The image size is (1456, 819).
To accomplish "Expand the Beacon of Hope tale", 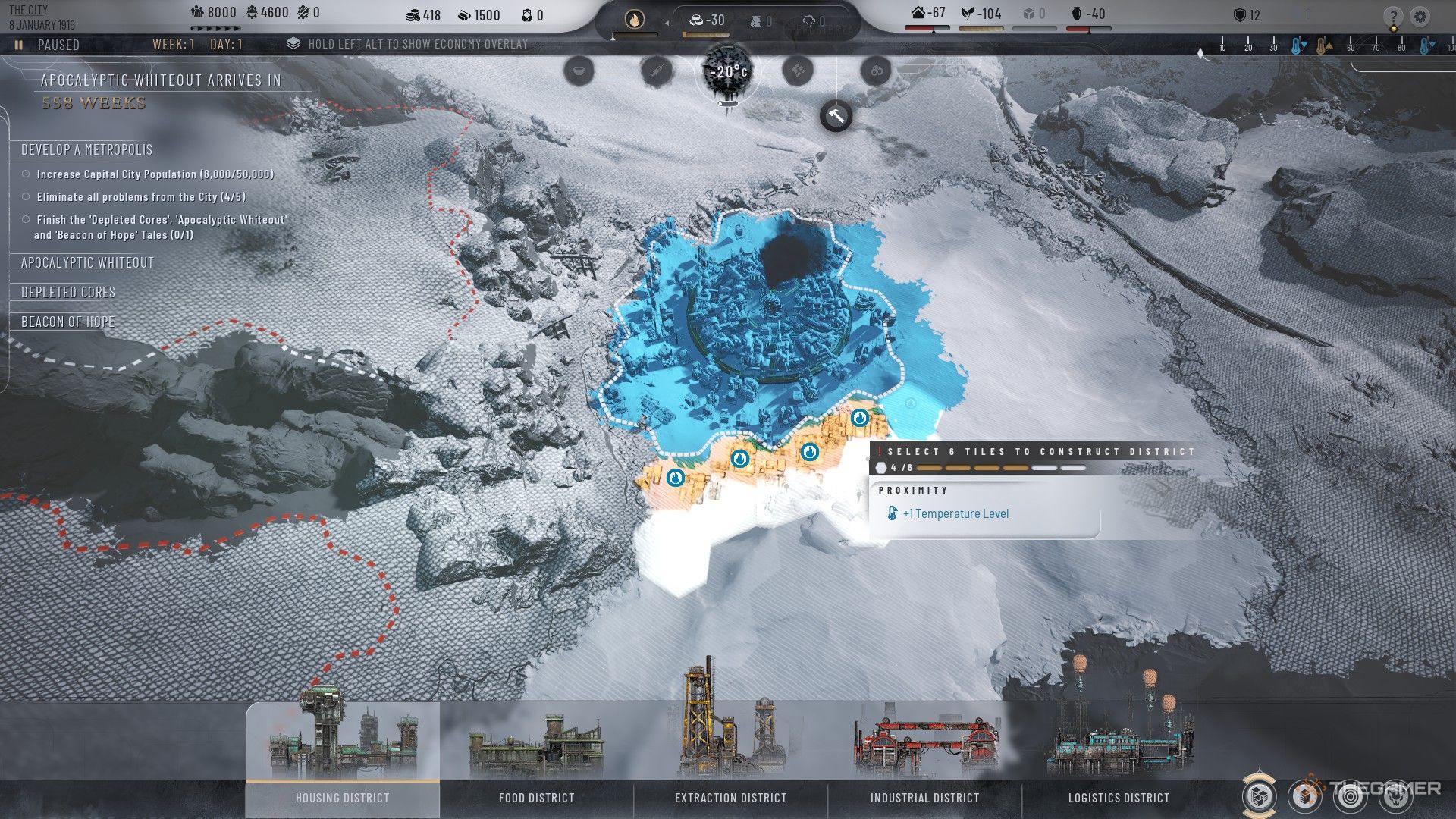I will 68,322.
